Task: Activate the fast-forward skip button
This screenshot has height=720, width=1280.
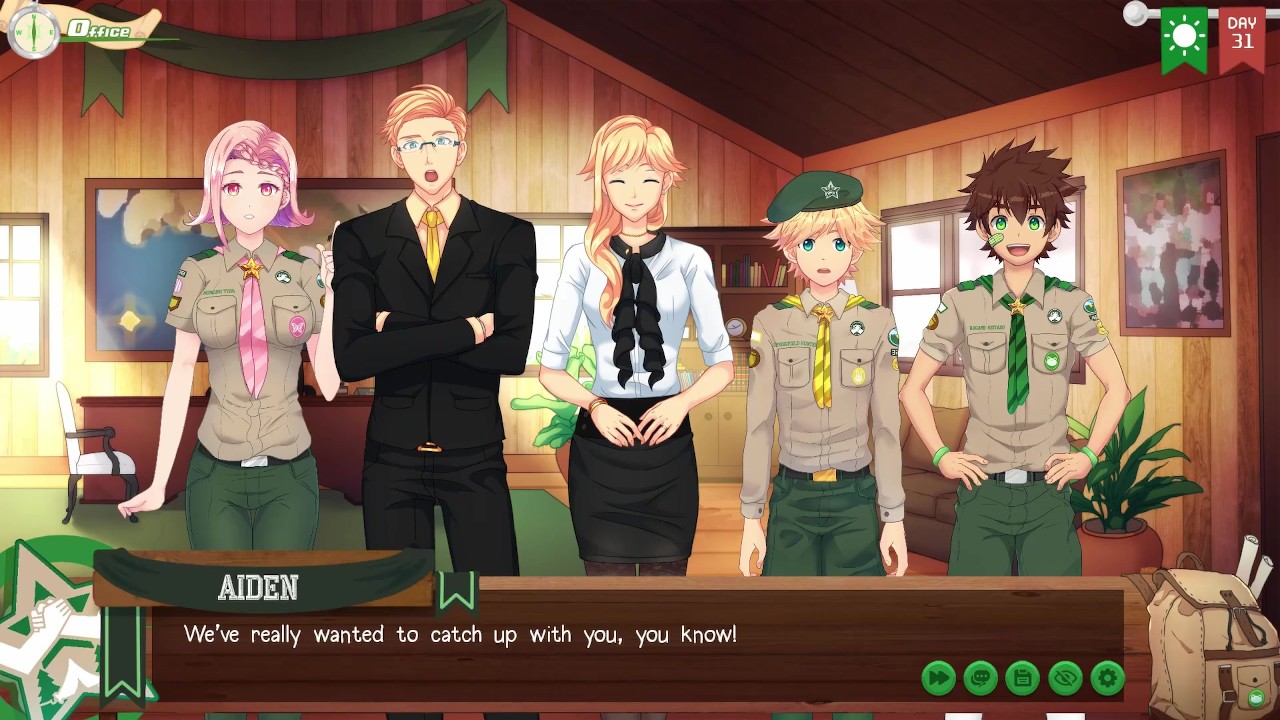Action: pos(938,678)
